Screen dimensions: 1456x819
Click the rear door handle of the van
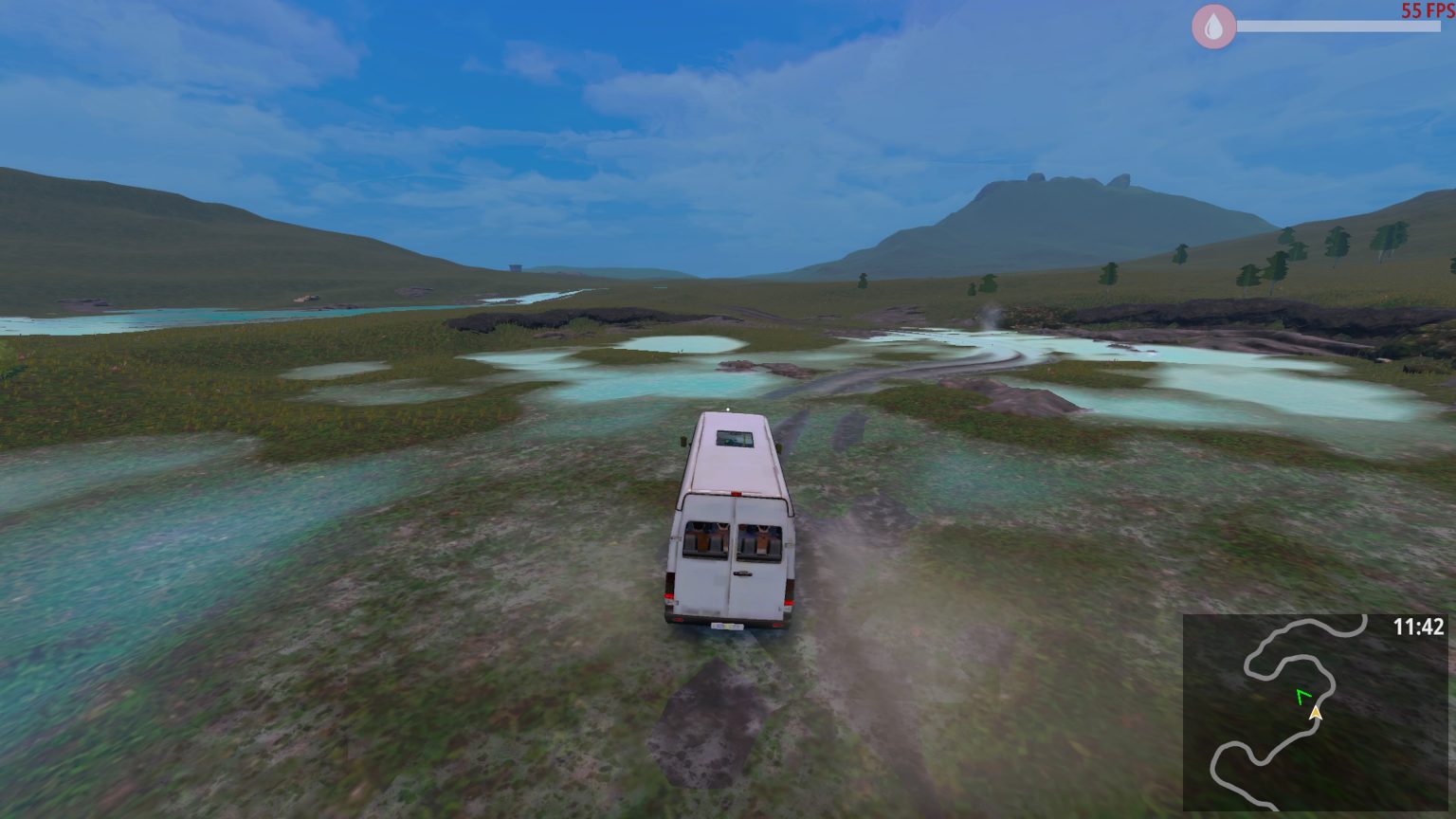point(742,573)
